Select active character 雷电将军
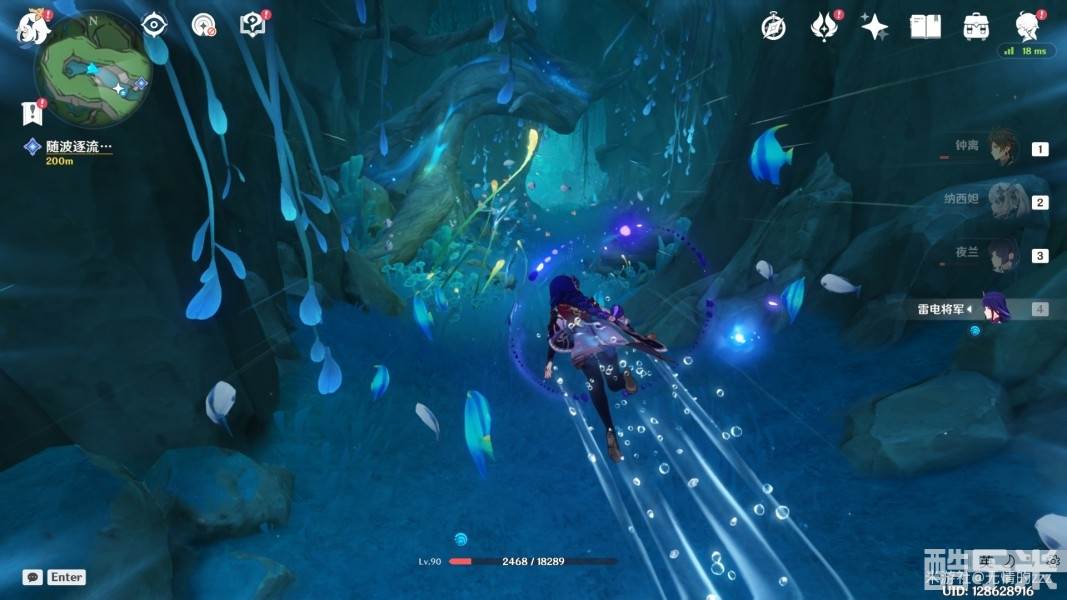The image size is (1067, 600). [x=994, y=308]
